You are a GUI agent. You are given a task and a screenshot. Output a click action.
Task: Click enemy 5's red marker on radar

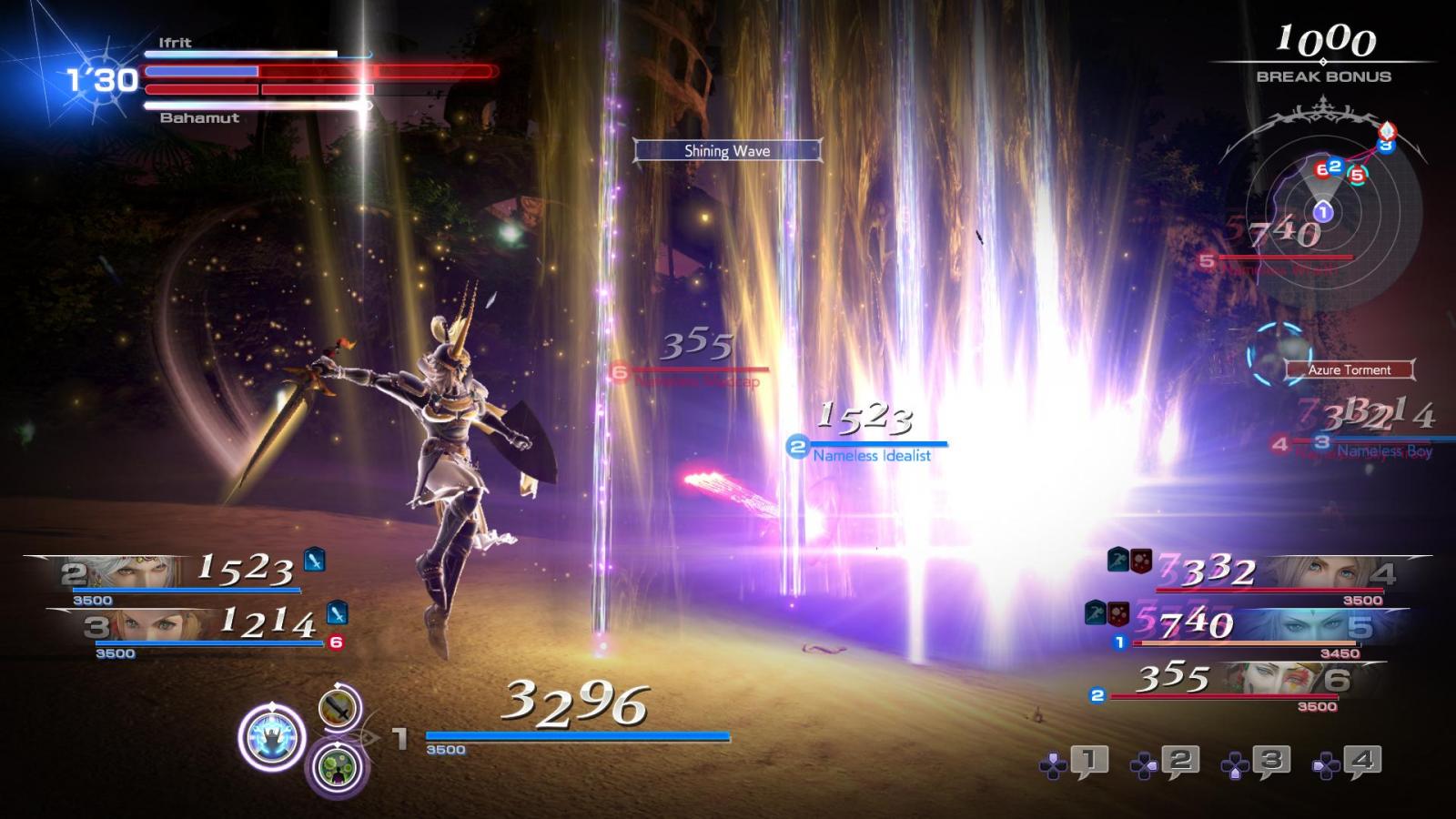[x=1357, y=175]
